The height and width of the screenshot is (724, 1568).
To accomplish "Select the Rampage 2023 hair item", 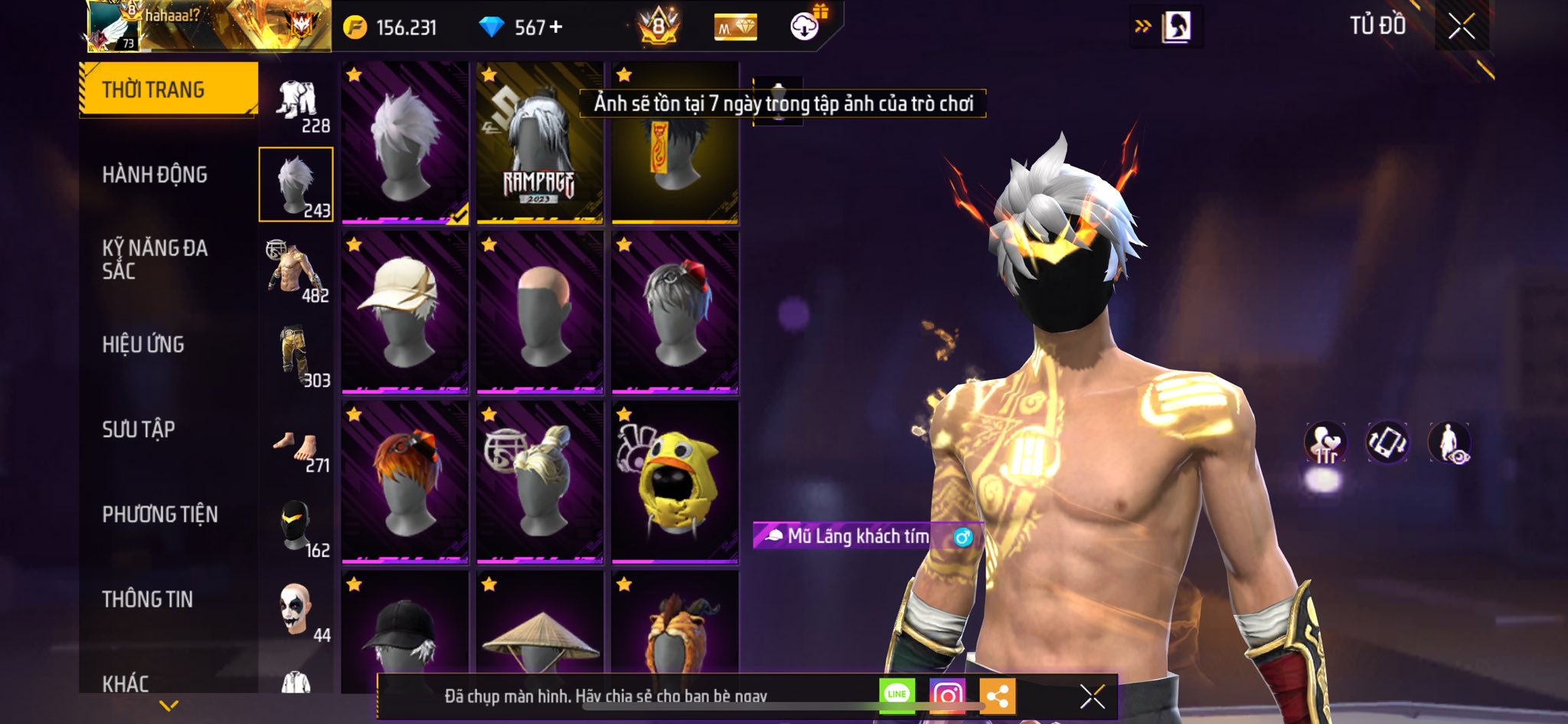I will pos(539,144).
